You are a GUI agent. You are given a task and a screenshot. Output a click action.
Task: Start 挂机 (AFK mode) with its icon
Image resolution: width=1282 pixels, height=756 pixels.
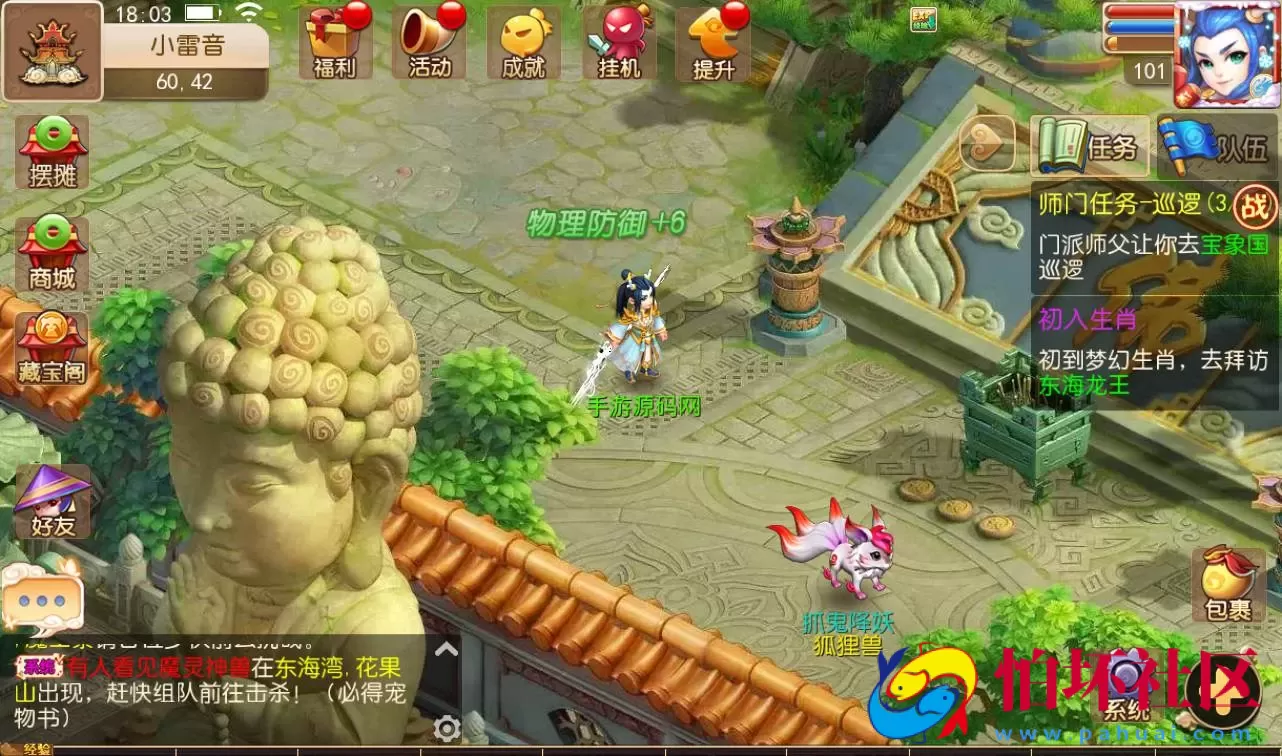point(618,42)
